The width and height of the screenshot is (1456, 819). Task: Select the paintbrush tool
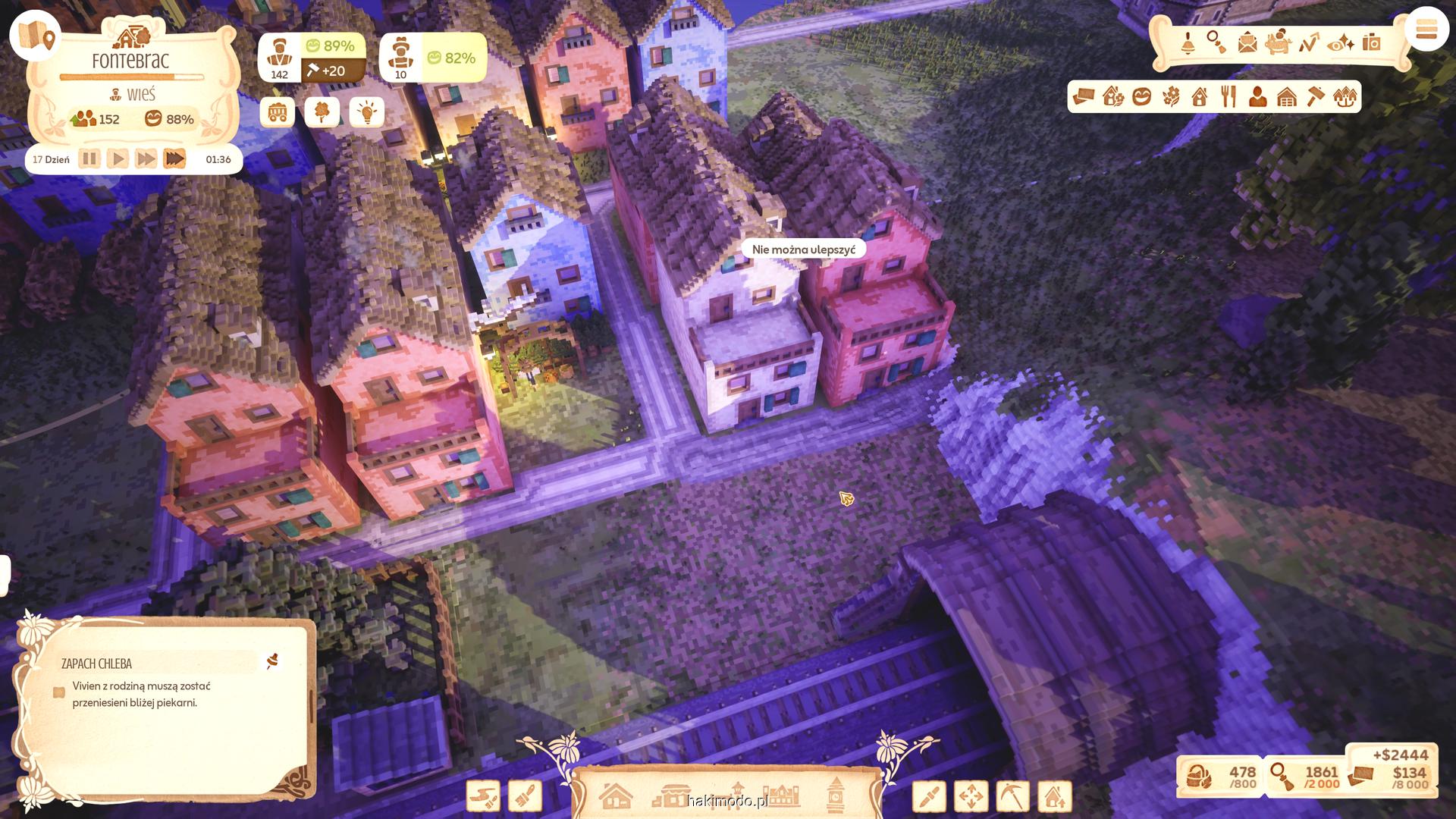(525, 797)
